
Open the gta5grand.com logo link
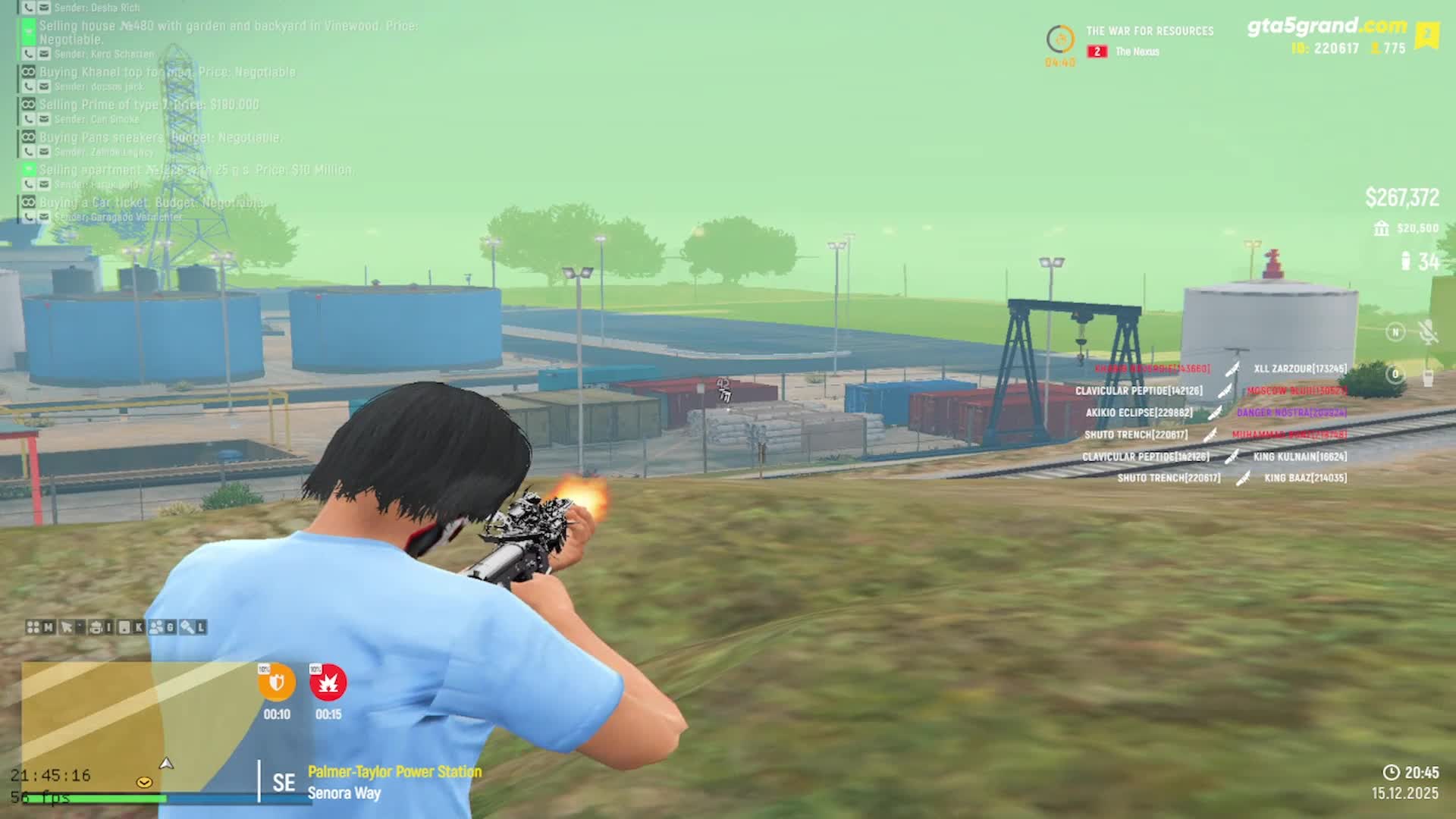pyautogui.click(x=1326, y=27)
